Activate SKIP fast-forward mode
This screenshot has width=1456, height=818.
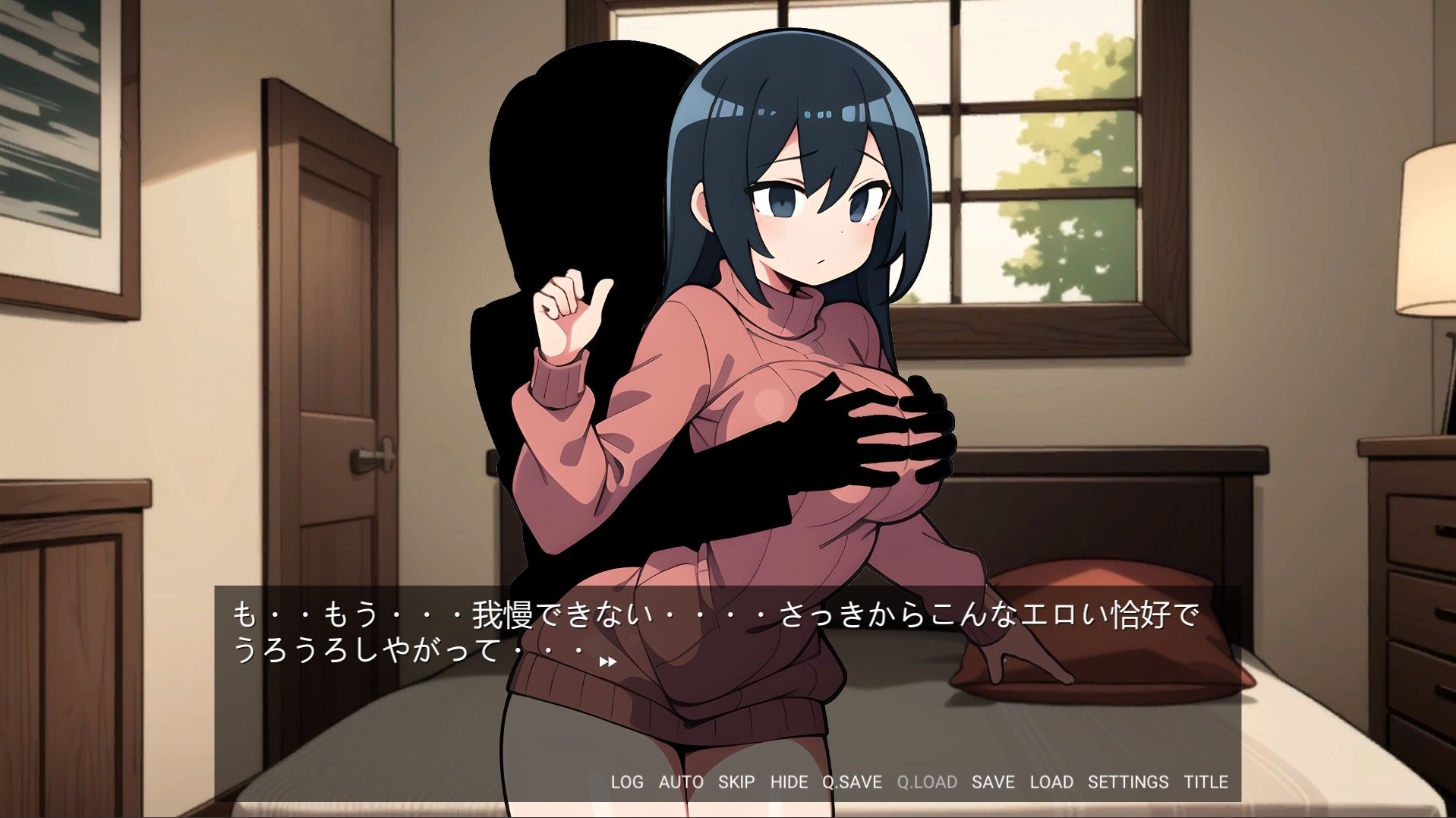pyautogui.click(x=736, y=782)
